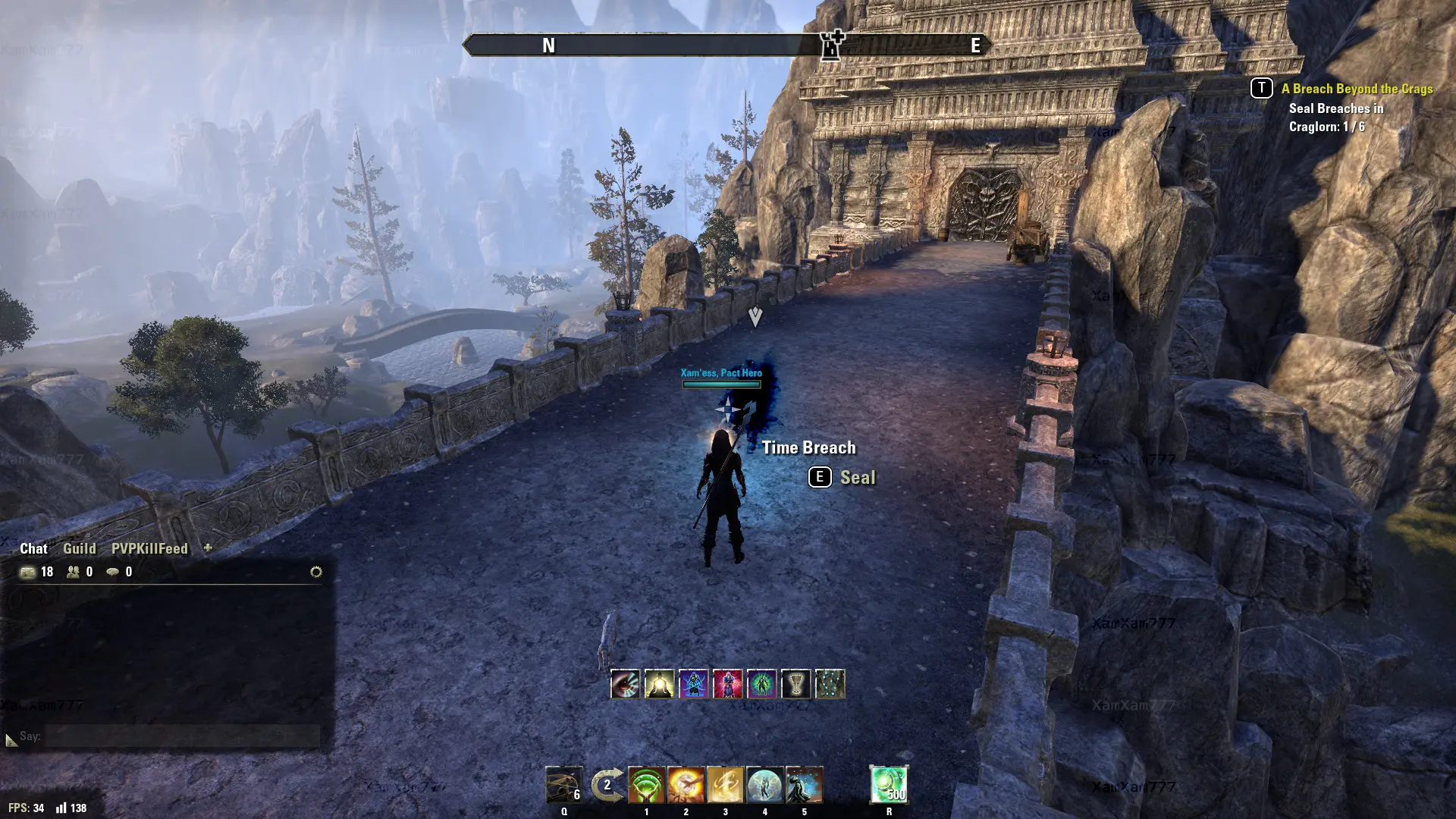Cast the blue sphere shield ability
The width and height of the screenshot is (1456, 819).
click(x=764, y=785)
